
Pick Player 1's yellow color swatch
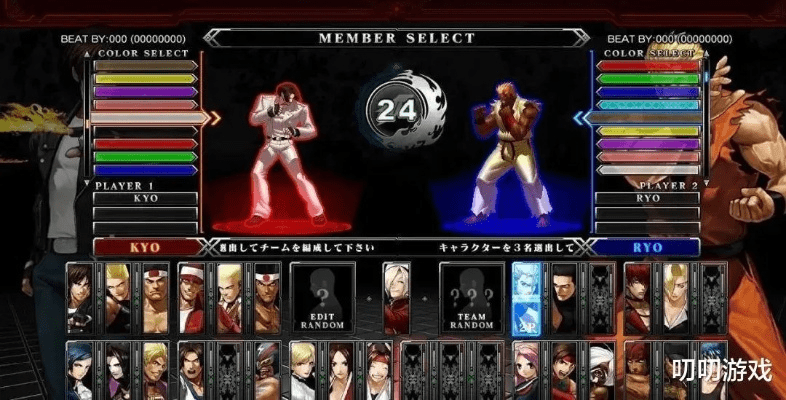144,78
